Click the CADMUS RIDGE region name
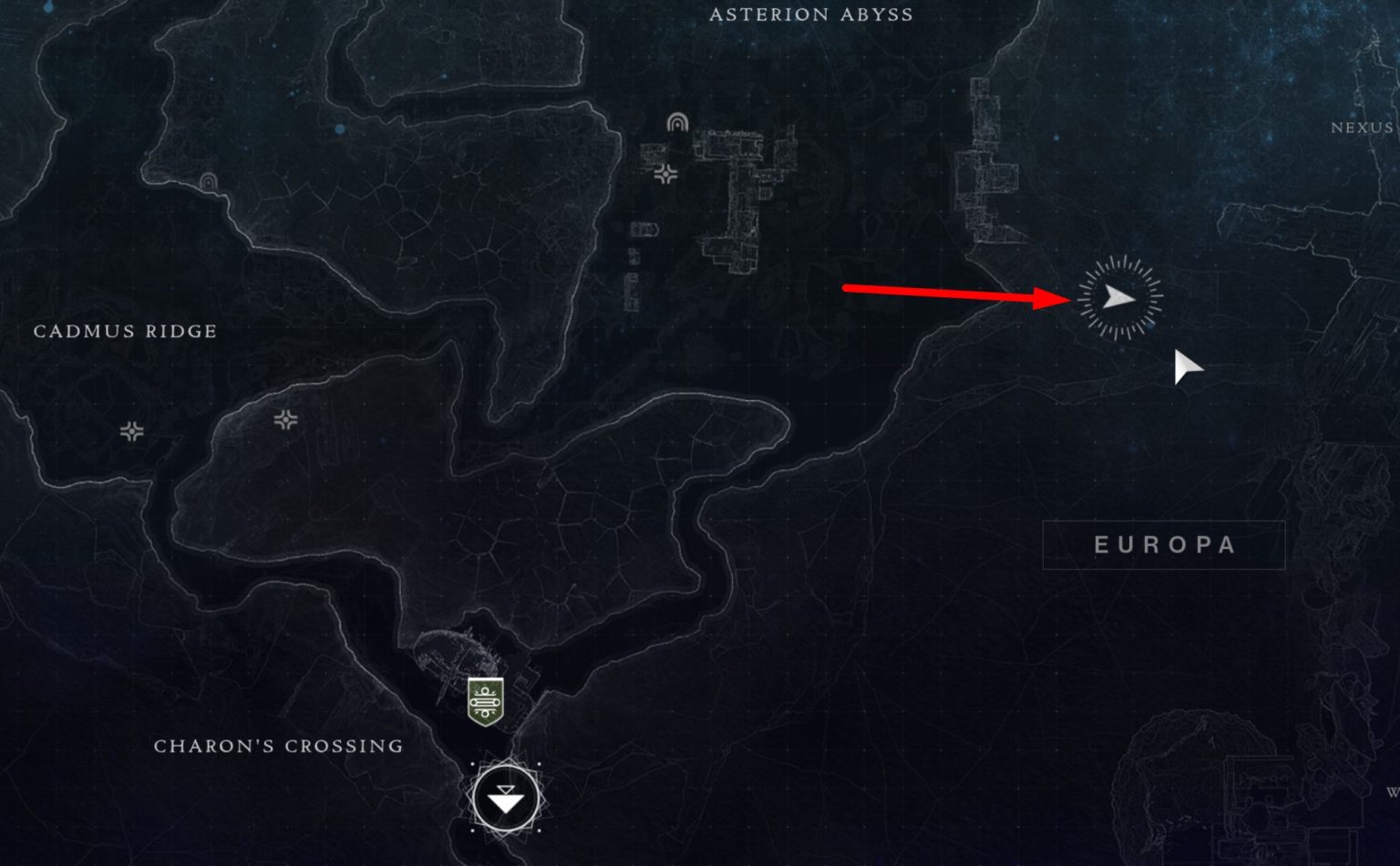The width and height of the screenshot is (1400, 866). 125,332
